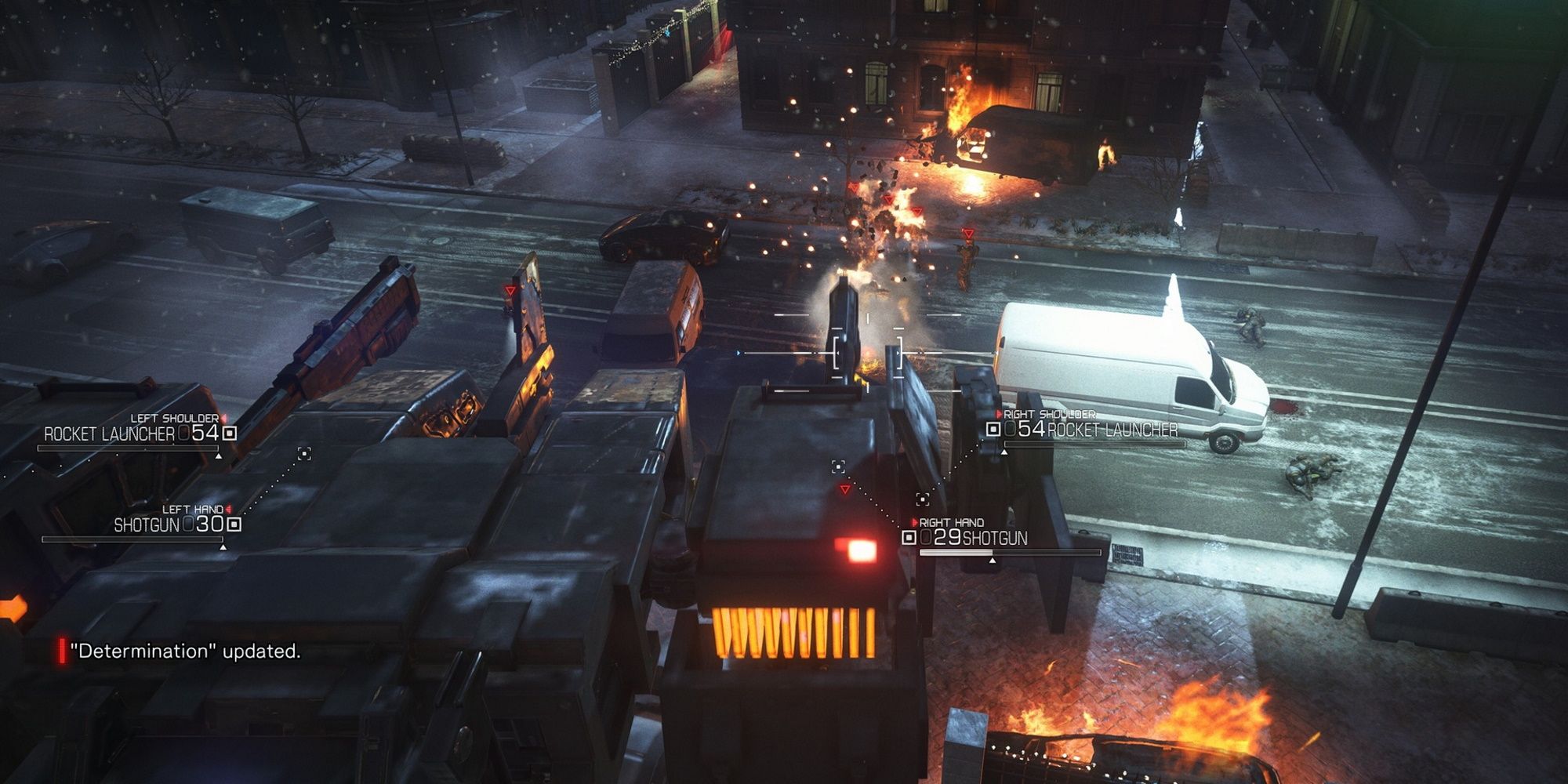Select the Left Hand Shotgun ammo icon
Screen dimensions: 1568x784
point(234,524)
